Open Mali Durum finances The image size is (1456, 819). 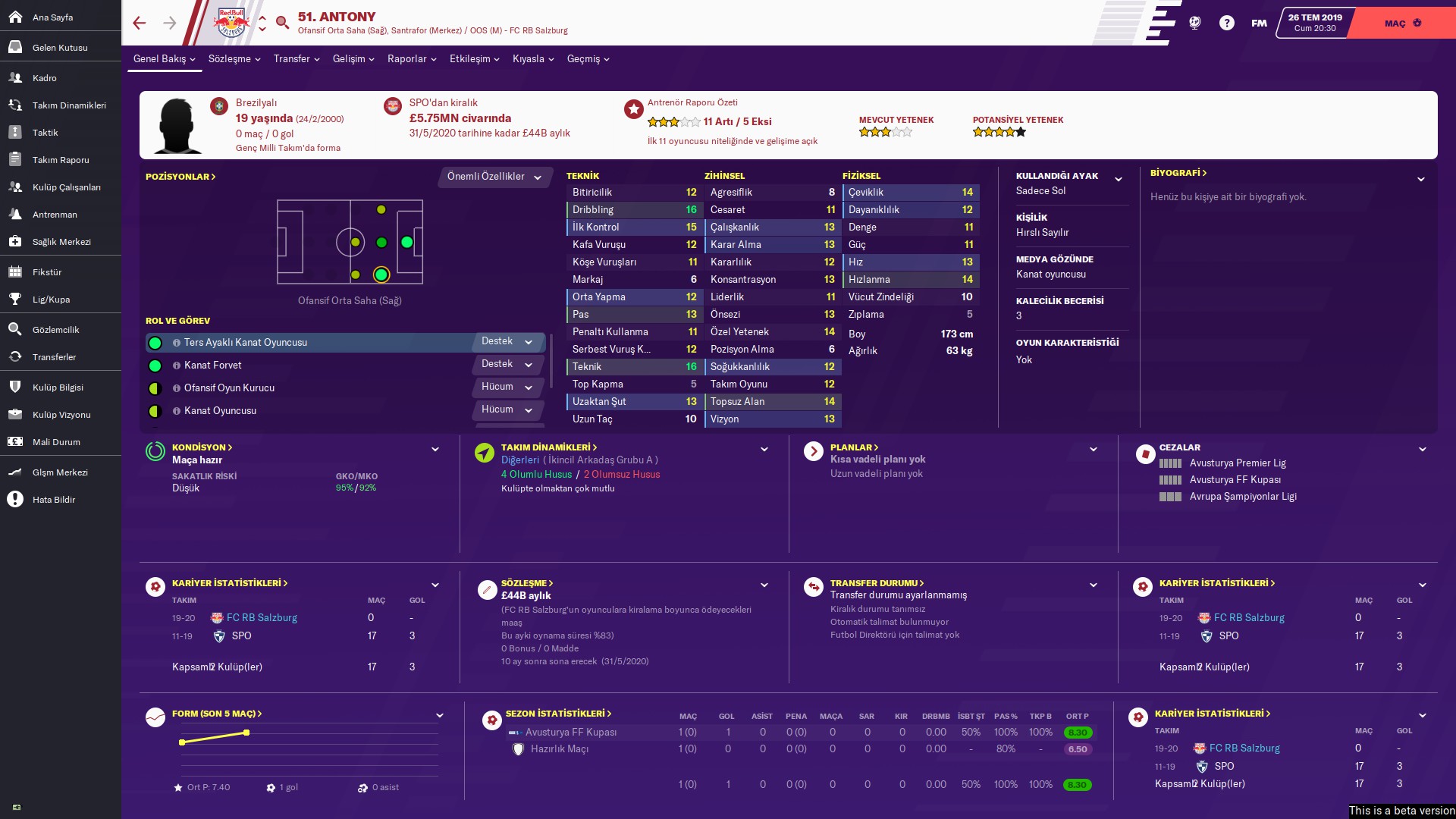tap(56, 441)
